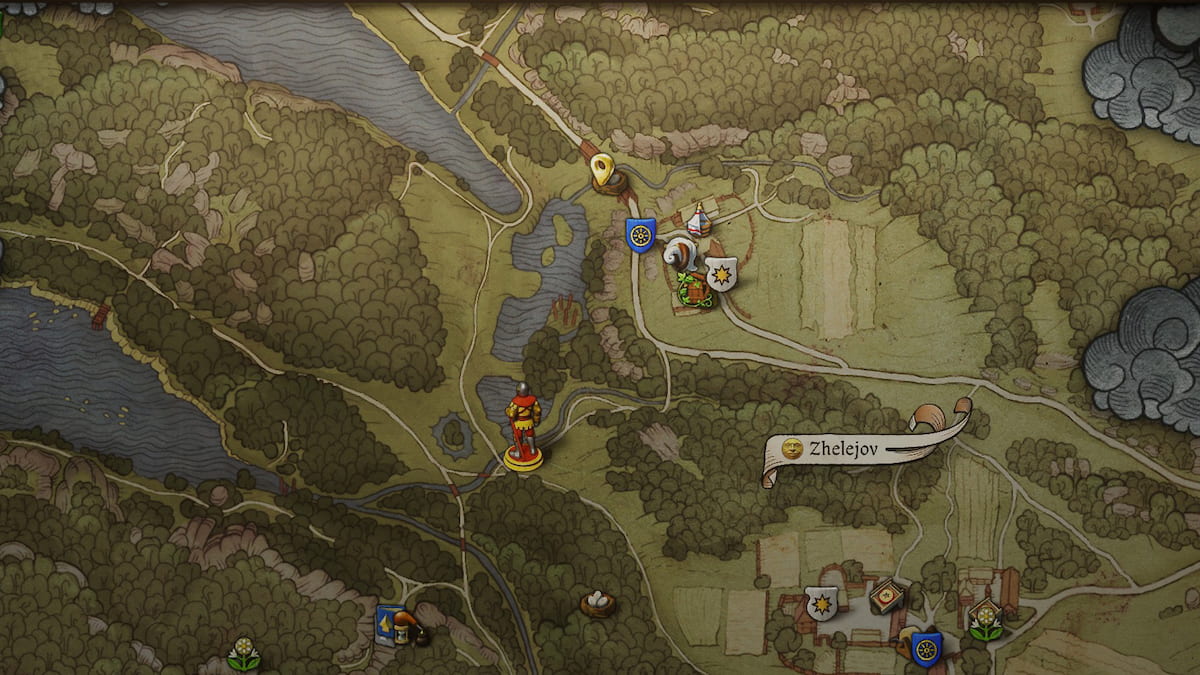Select the bird nest with eggs marker
This screenshot has height=675, width=1200.
pos(598,603)
